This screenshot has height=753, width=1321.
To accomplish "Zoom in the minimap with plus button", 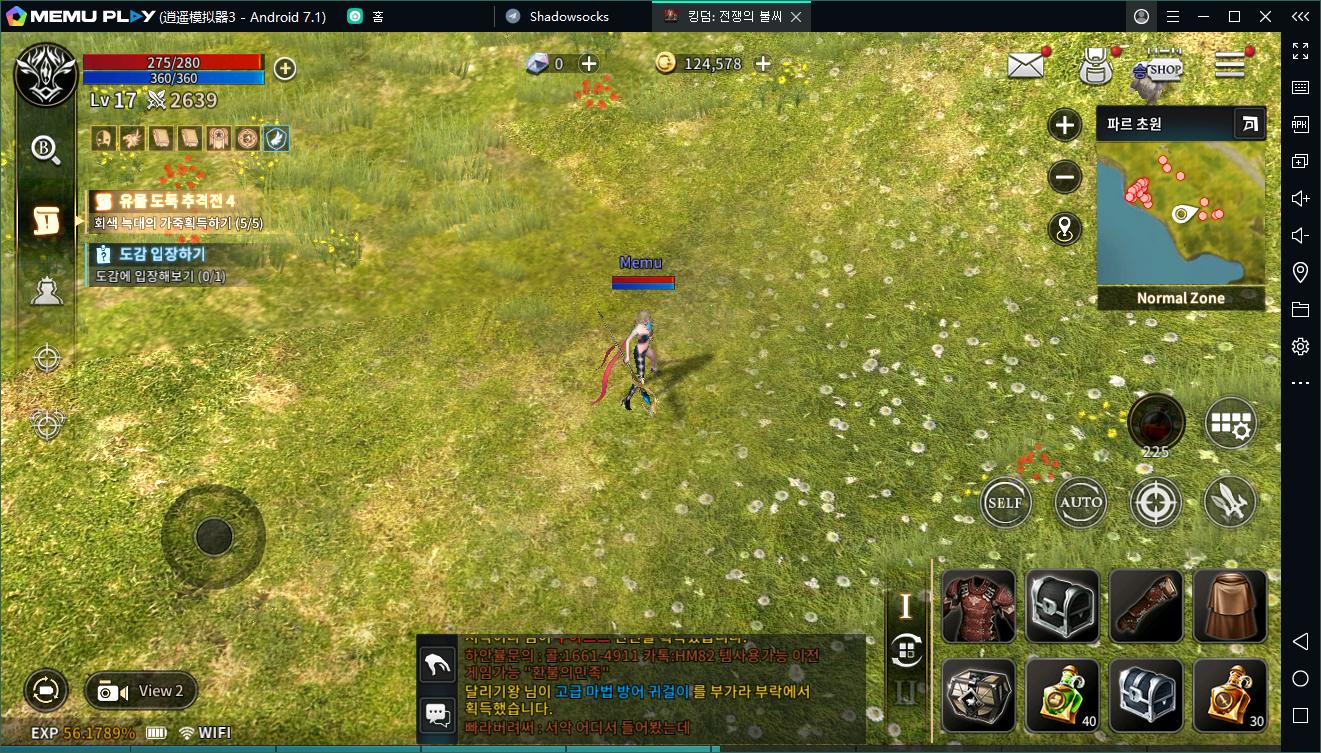I will 1064,125.
